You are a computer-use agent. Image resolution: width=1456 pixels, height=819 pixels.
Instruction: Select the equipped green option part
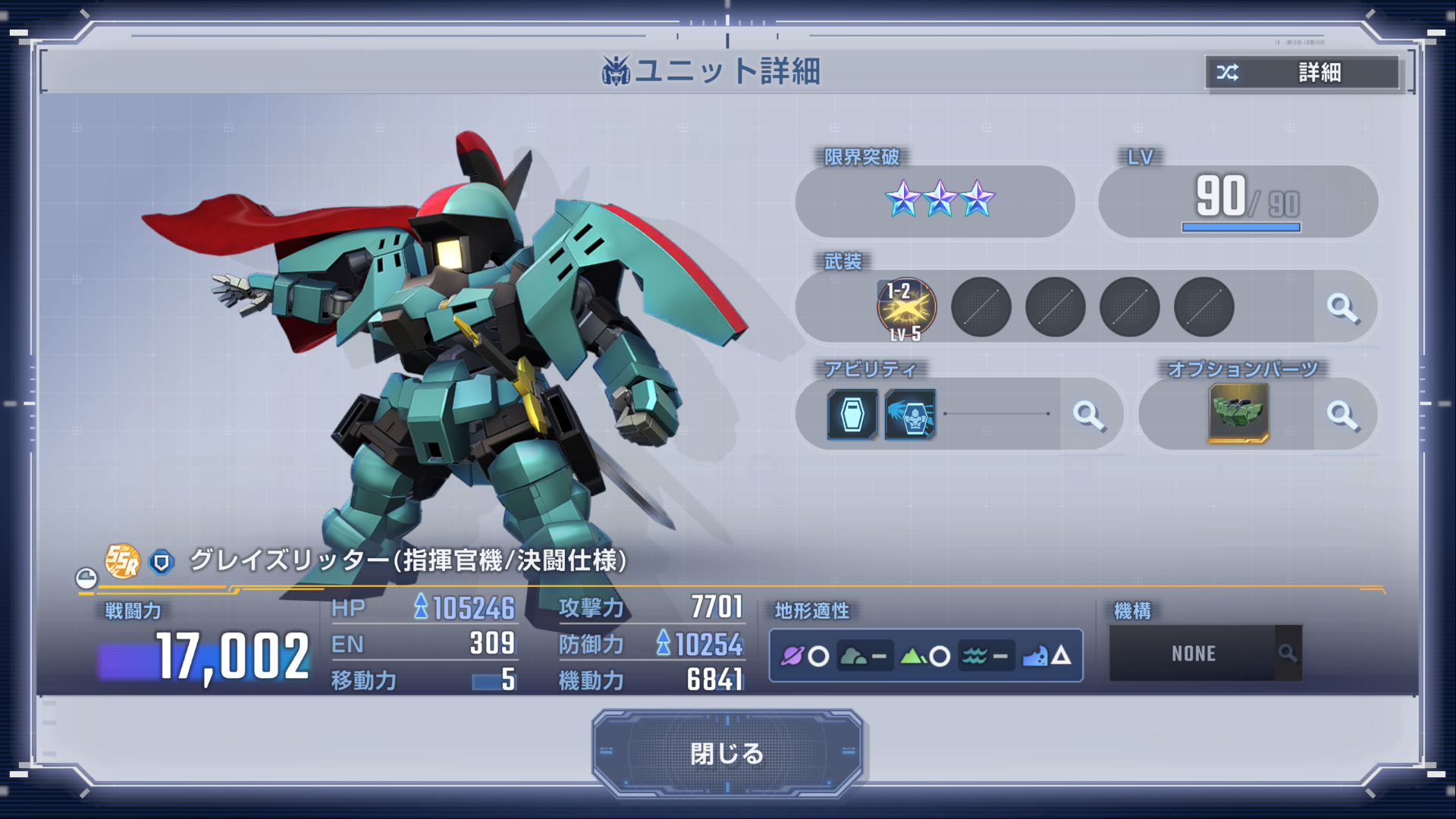coord(1238,413)
